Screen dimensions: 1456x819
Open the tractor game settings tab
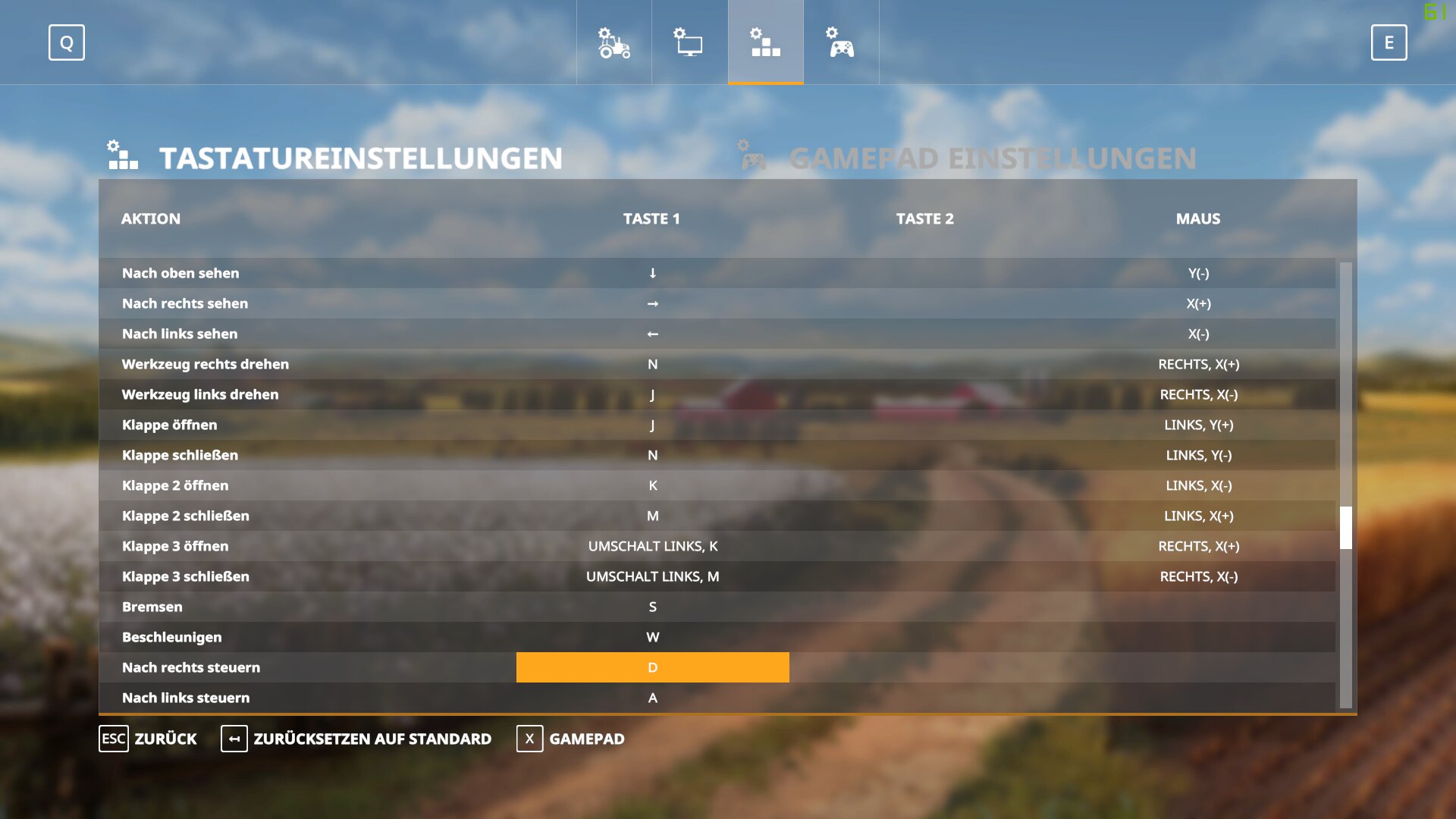(613, 42)
